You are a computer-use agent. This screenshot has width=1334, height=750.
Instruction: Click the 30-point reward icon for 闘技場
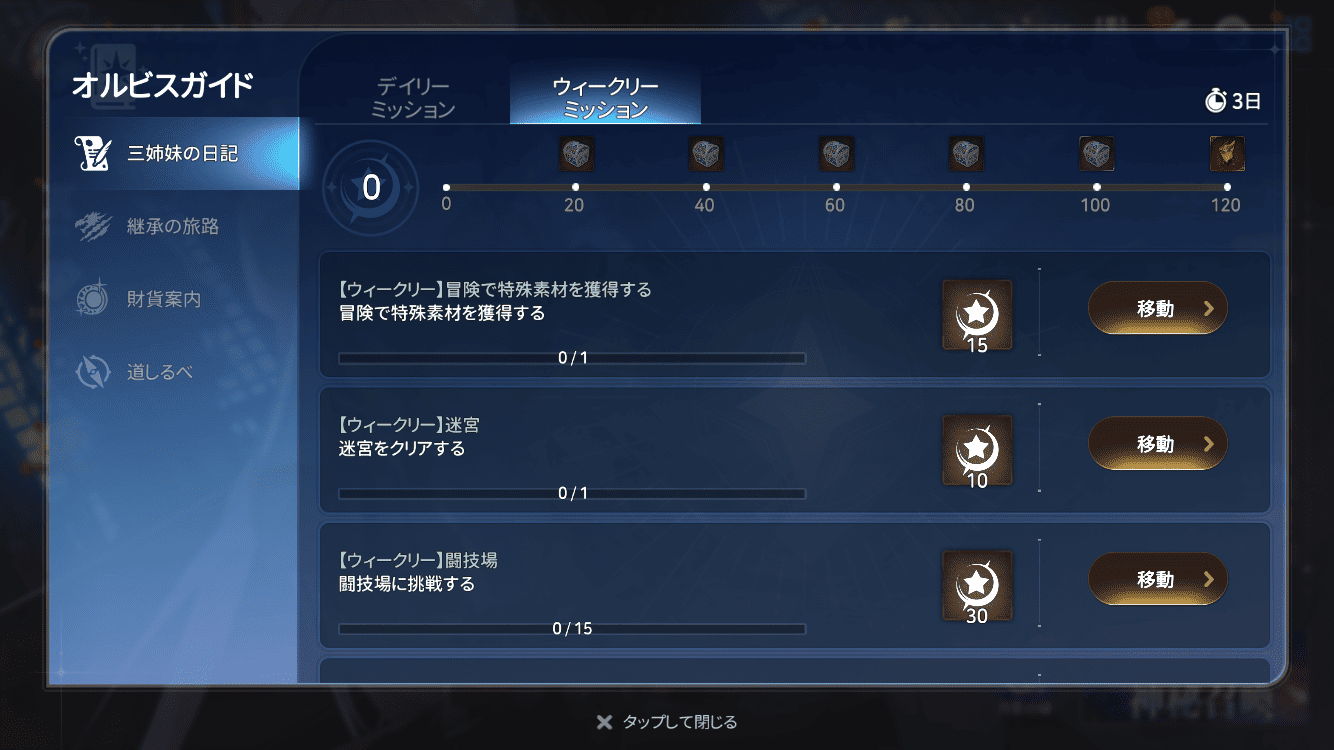tap(977, 585)
